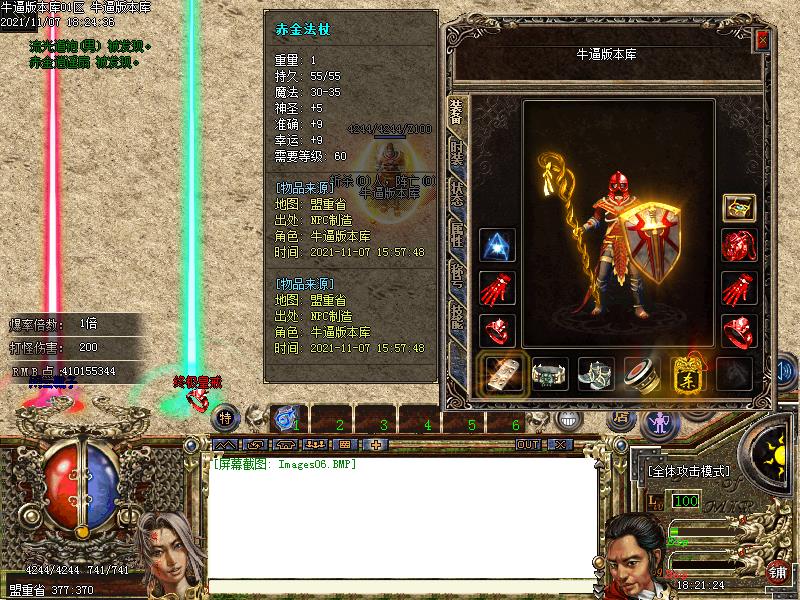Select the belt equipment slot
Image resolution: width=800 pixels, height=600 pixels.
(549, 374)
